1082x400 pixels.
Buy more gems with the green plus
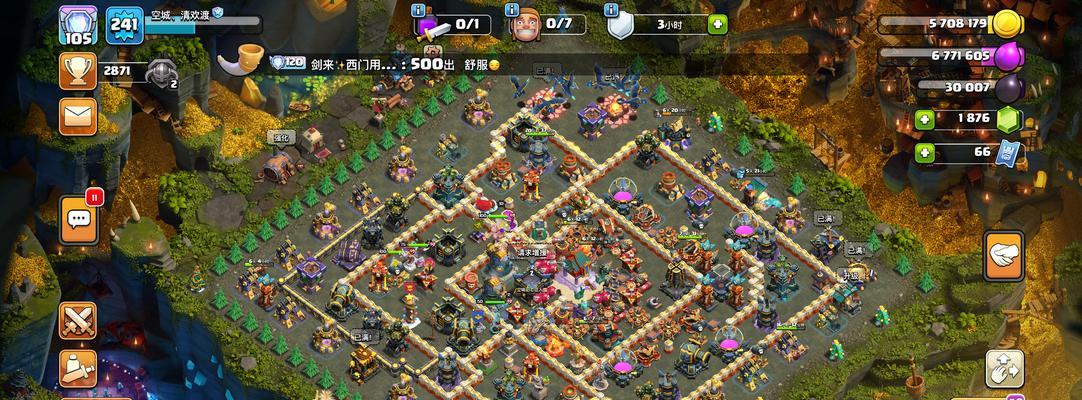point(925,117)
